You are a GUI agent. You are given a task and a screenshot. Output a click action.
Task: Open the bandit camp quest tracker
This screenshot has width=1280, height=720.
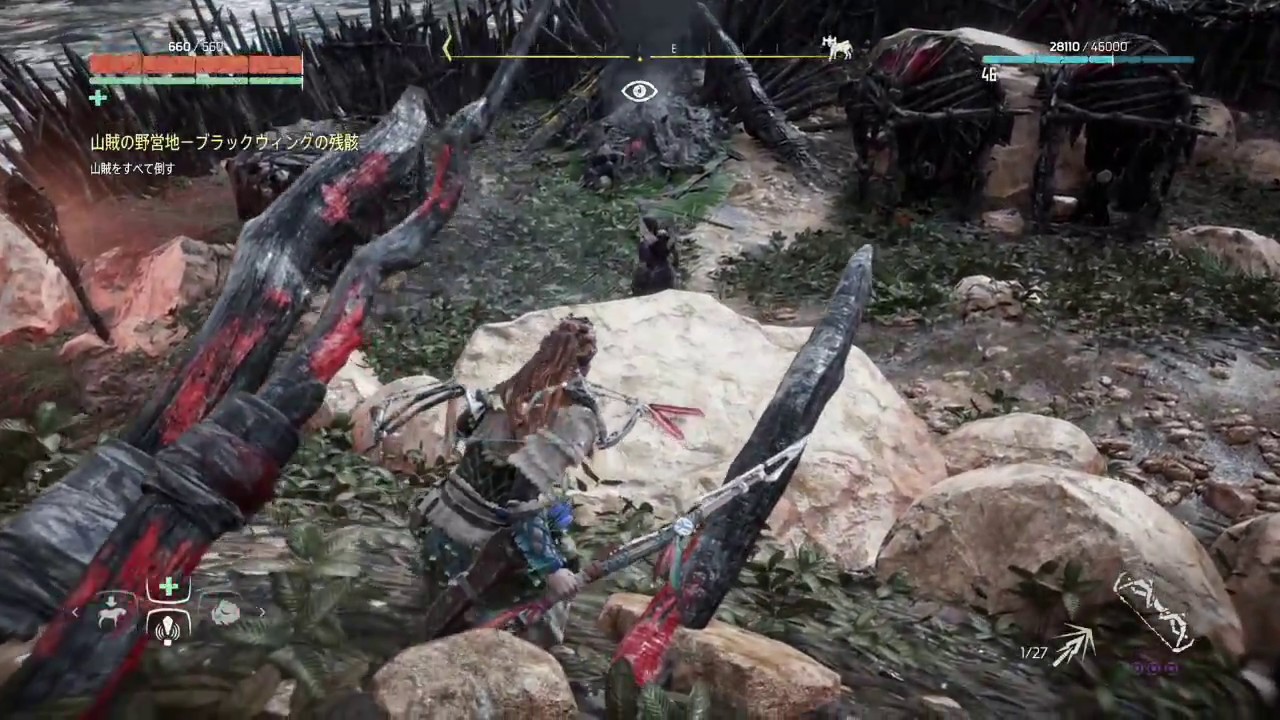pos(224,143)
